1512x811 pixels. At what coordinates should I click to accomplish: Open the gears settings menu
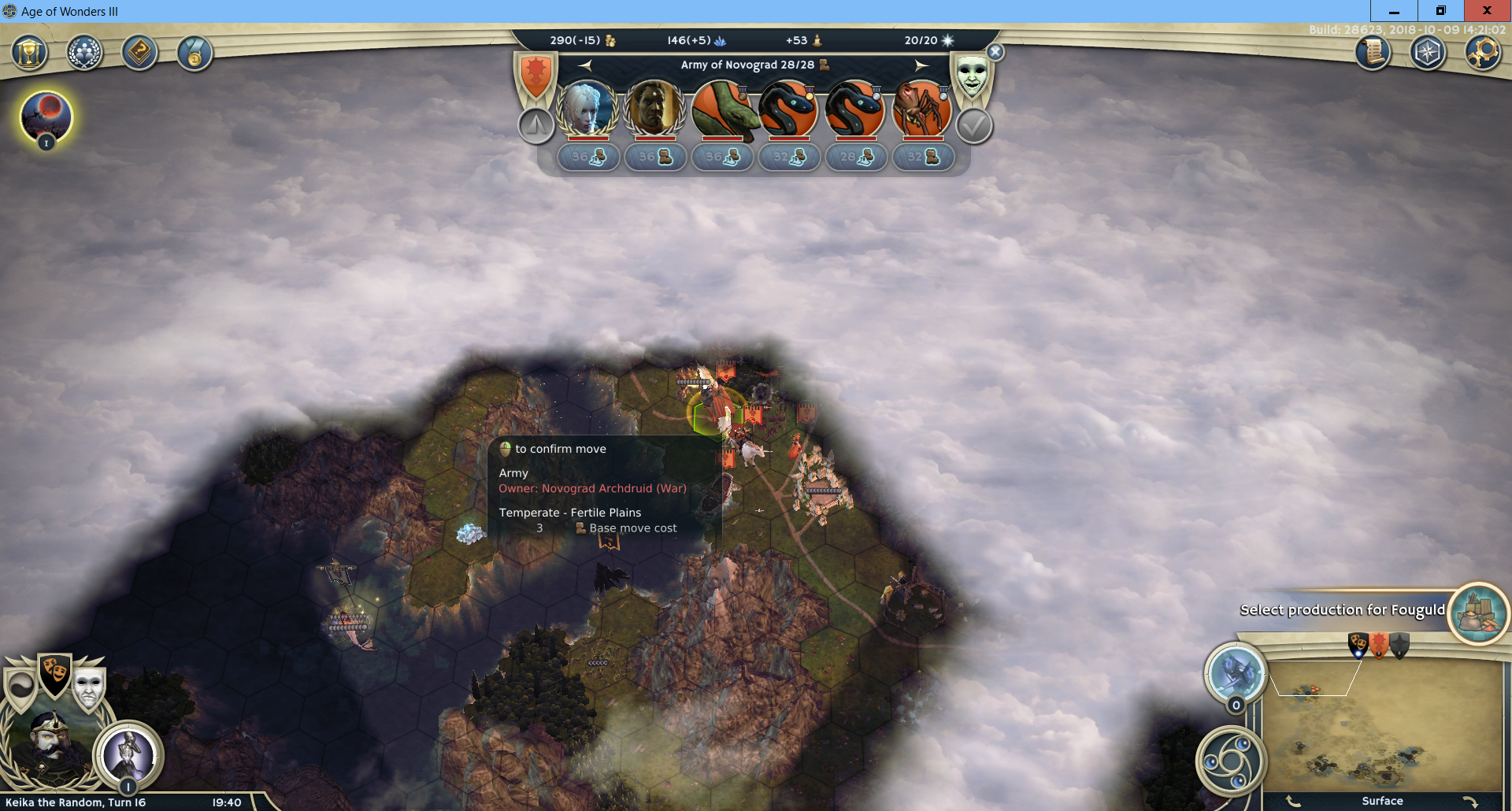tap(1483, 53)
